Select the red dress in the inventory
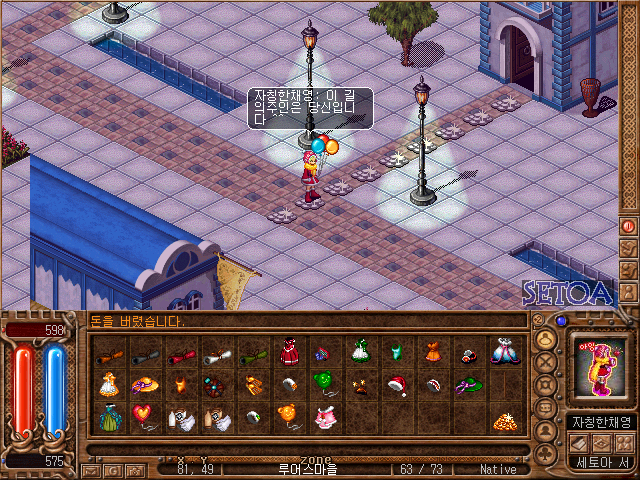This screenshot has width=640, height=480. (x=290, y=351)
